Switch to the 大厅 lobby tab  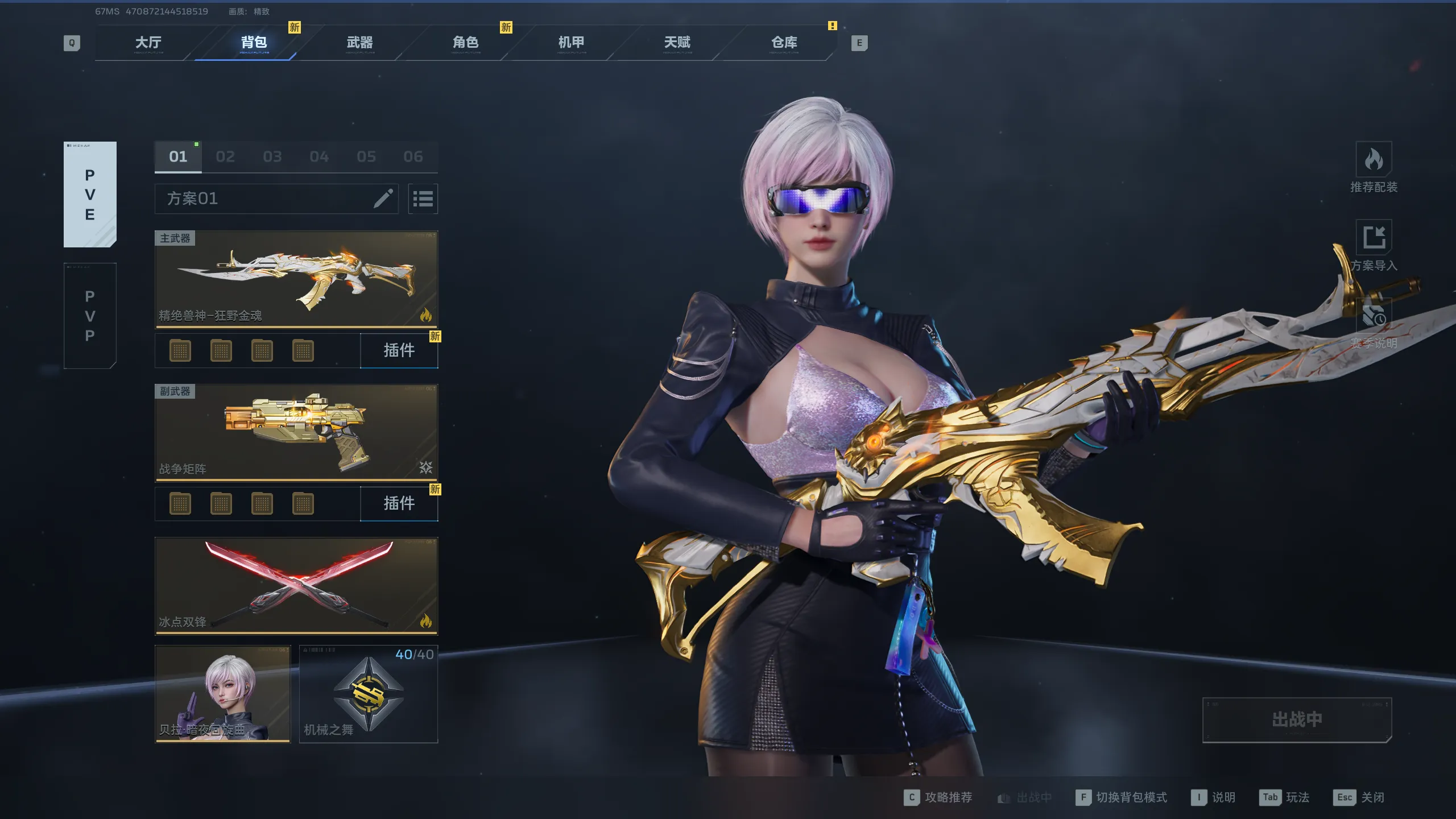point(148,43)
